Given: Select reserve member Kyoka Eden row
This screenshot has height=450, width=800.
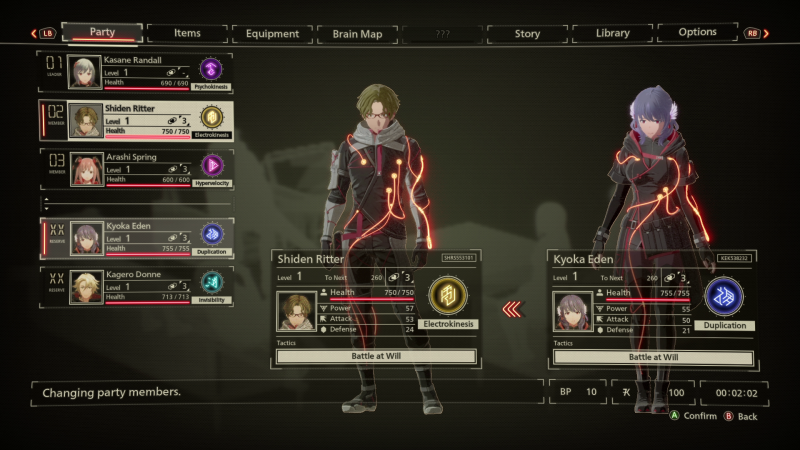Looking at the screenshot, I should point(135,238).
